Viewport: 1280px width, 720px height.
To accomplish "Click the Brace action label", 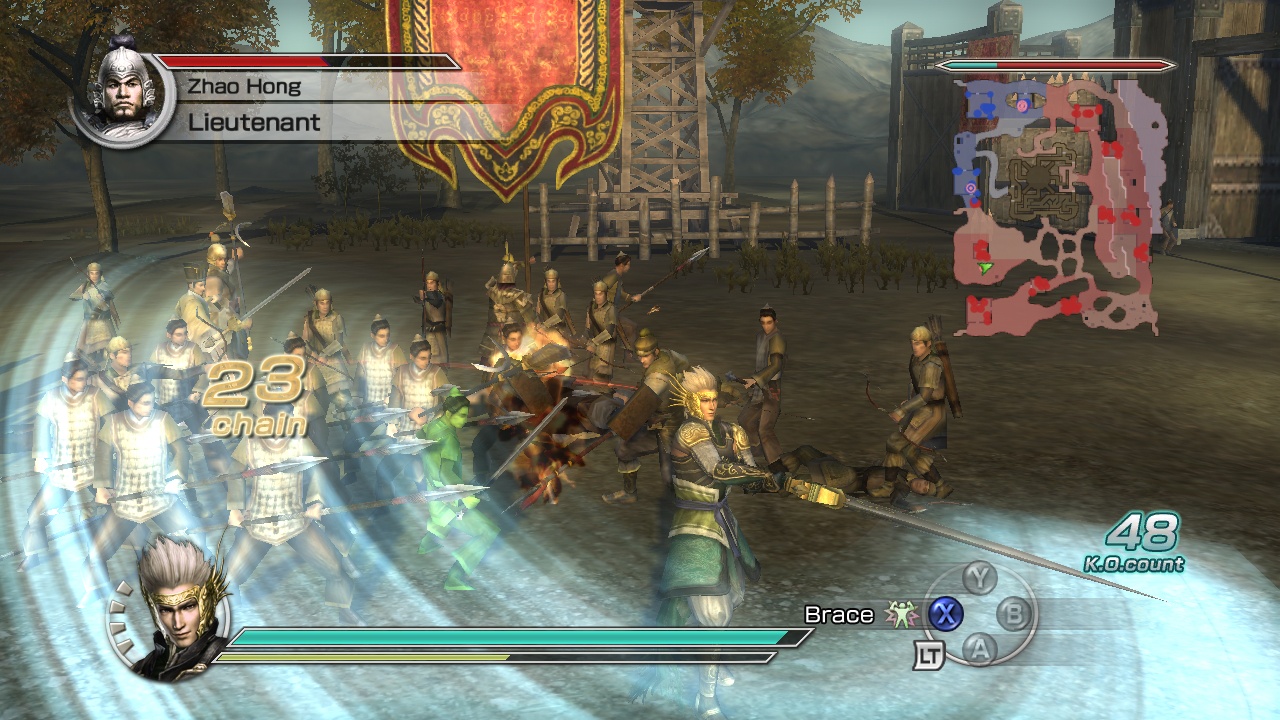I will point(839,614).
